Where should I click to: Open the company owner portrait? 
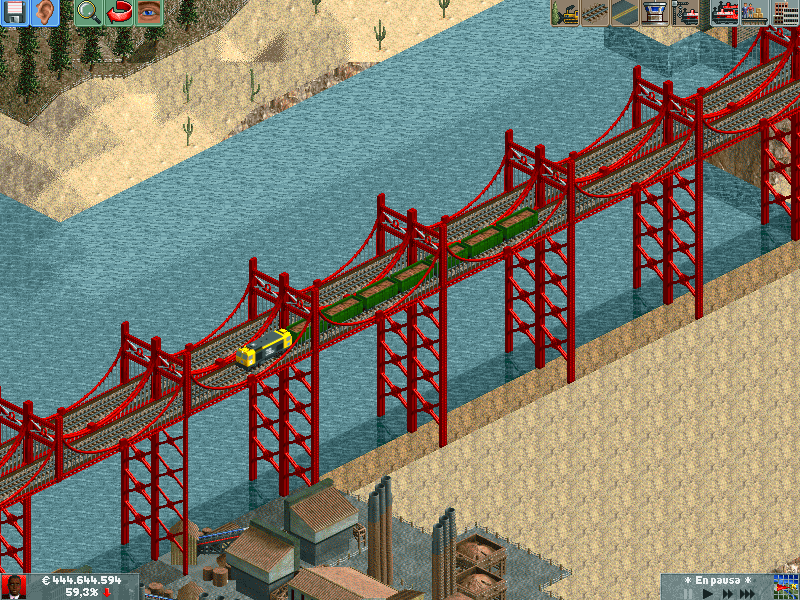tap(13, 587)
